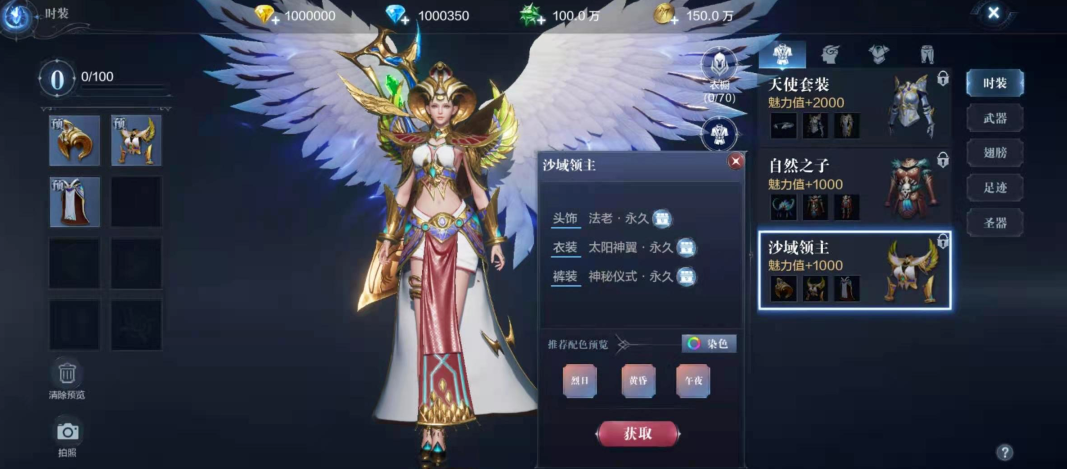The image size is (1067, 469).
Task: Select the 自然之子 outfit set
Action: 854,185
